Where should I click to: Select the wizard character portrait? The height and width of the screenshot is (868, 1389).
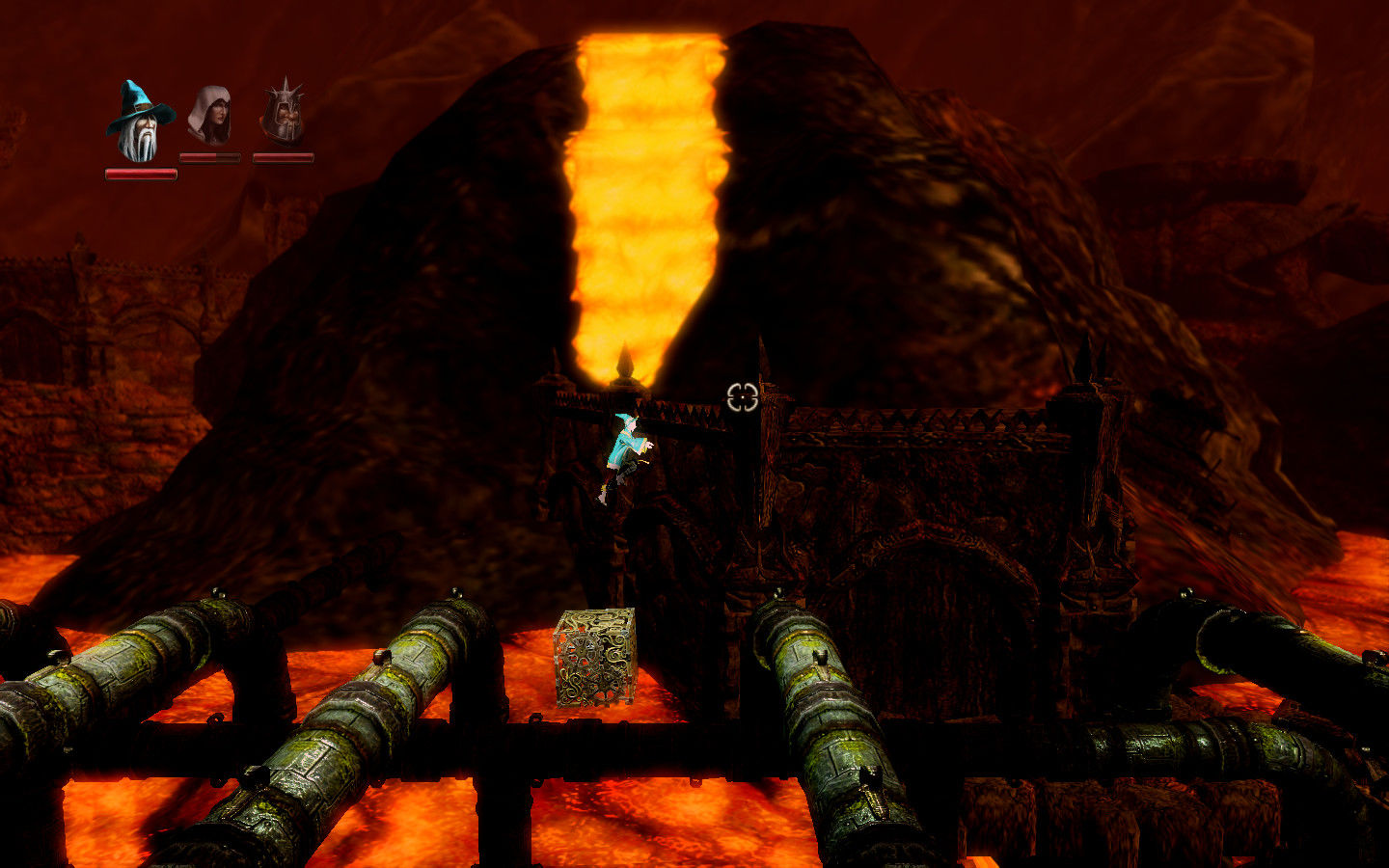[141, 122]
